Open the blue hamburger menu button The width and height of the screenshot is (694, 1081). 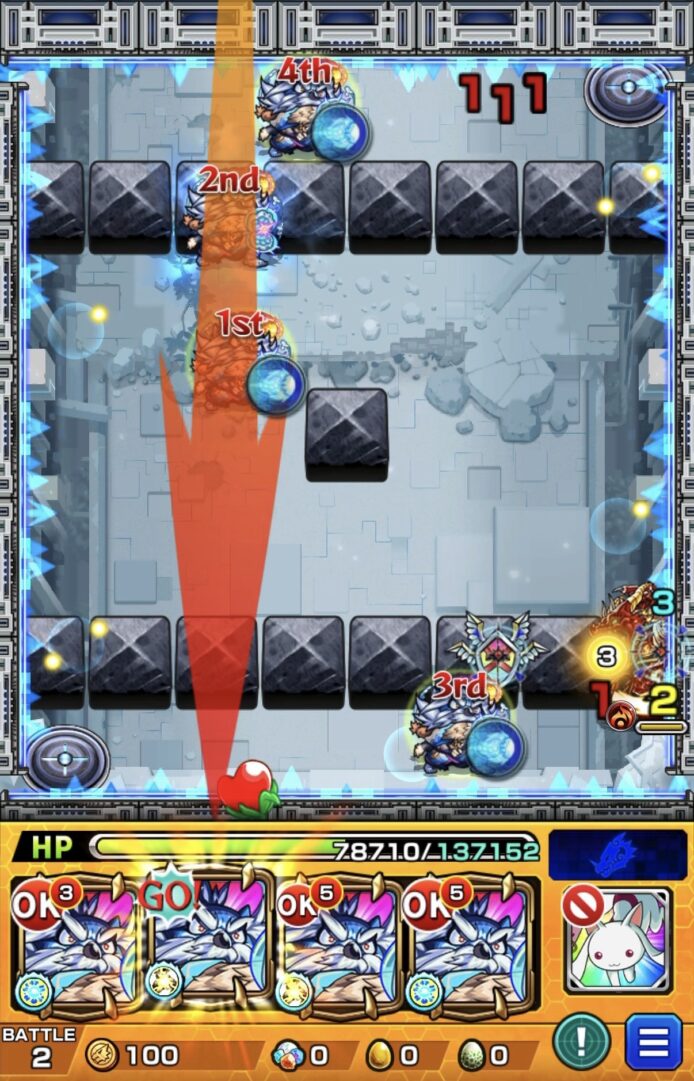[653, 1042]
